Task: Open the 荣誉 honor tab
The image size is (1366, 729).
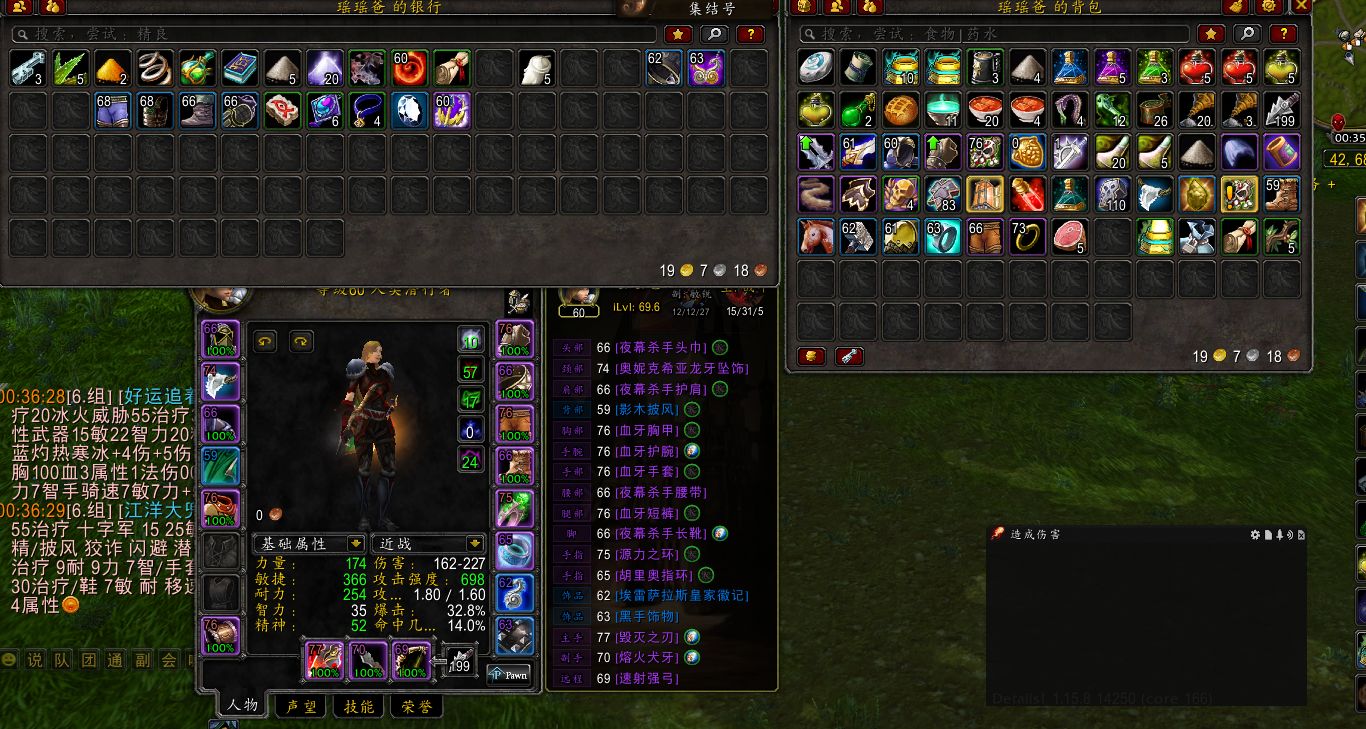Action: point(416,706)
